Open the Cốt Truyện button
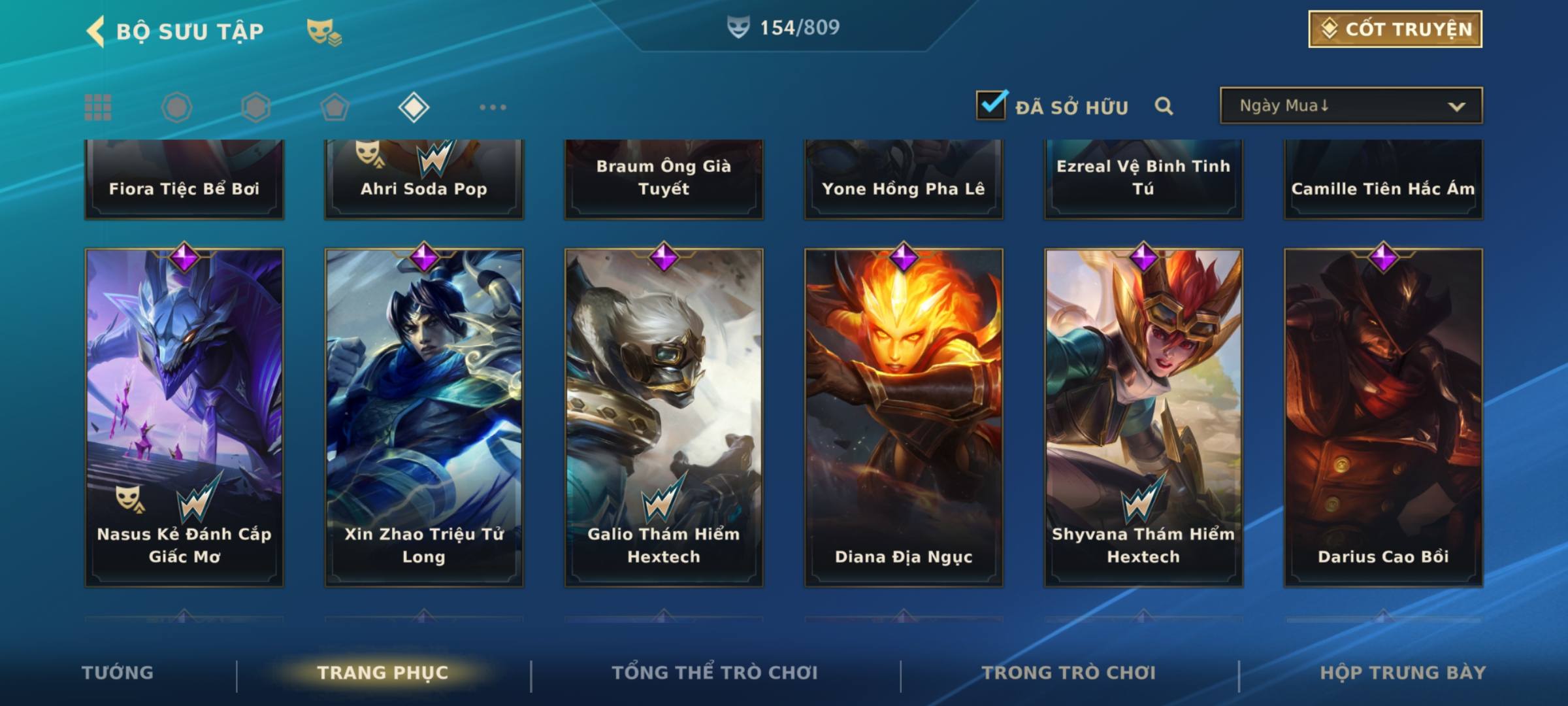Viewport: 1568px width, 706px height. point(1395,29)
